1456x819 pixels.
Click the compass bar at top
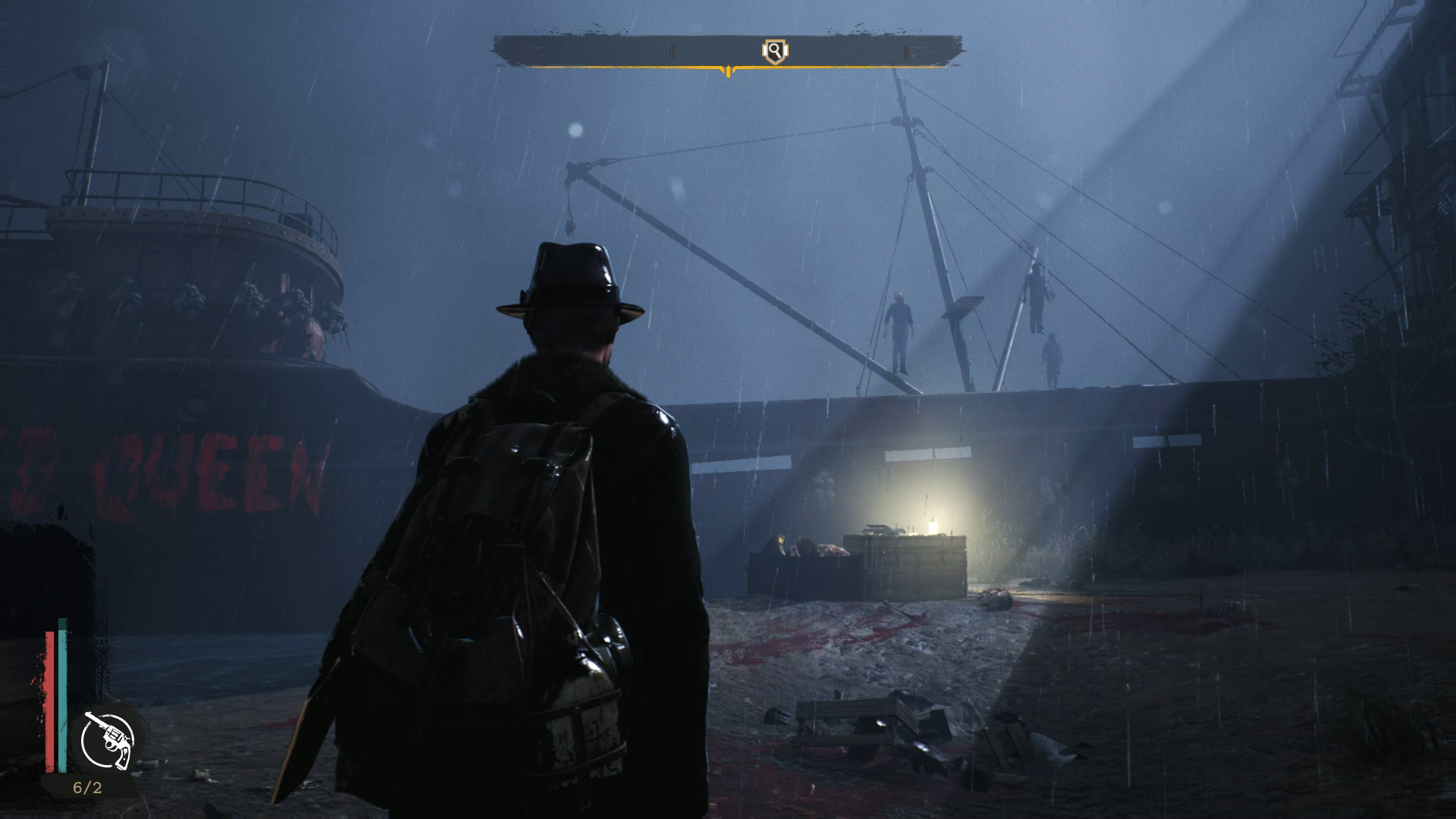607,52
